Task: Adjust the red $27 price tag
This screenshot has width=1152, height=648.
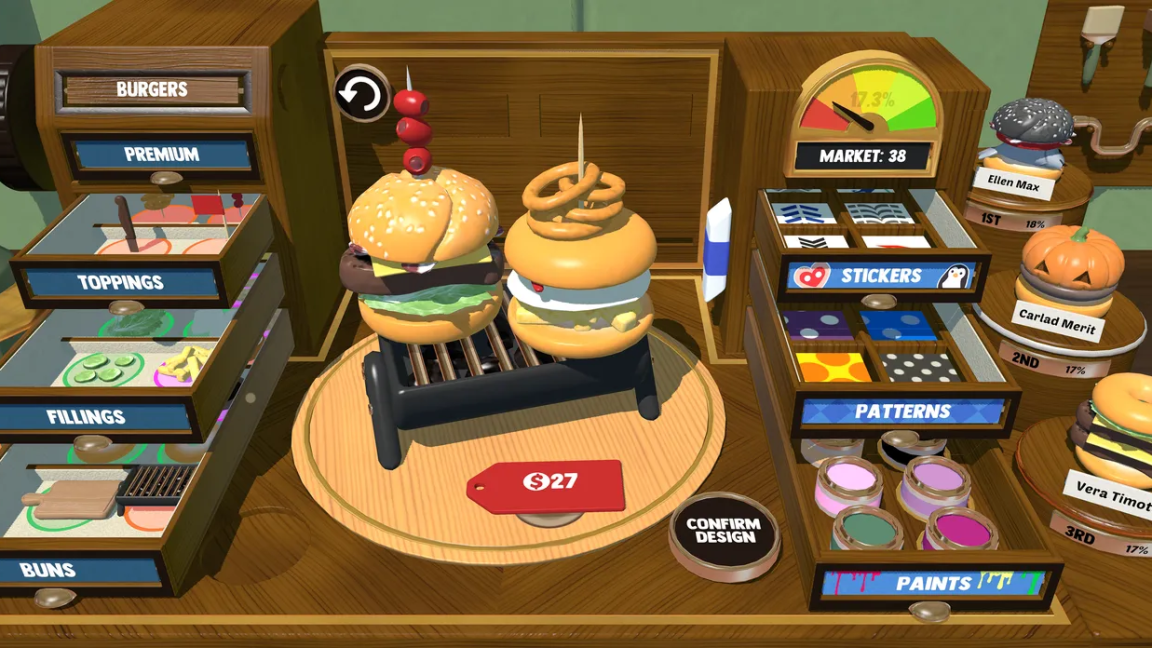Action: (x=546, y=484)
